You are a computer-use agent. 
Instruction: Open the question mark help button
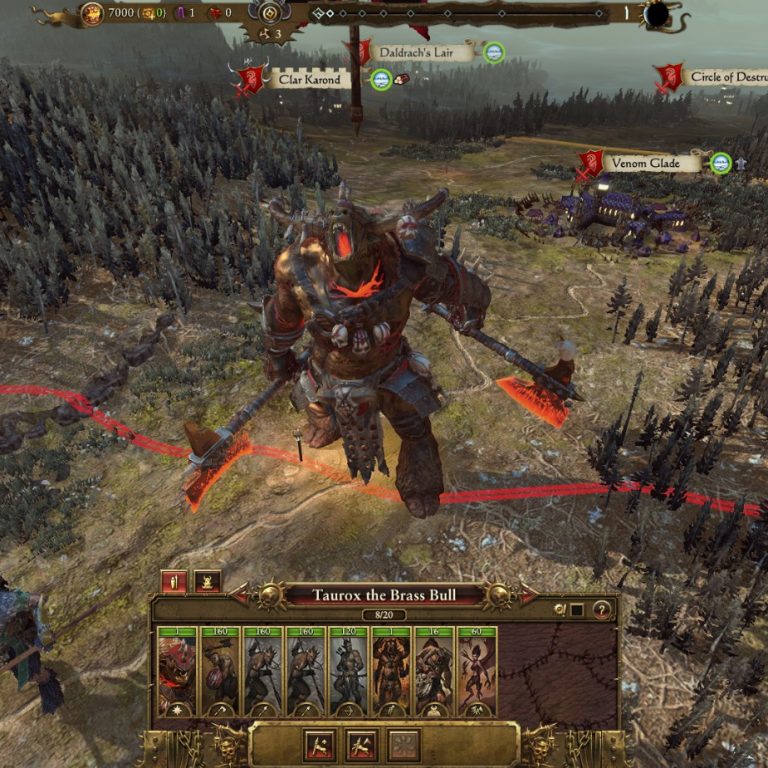pyautogui.click(x=601, y=610)
